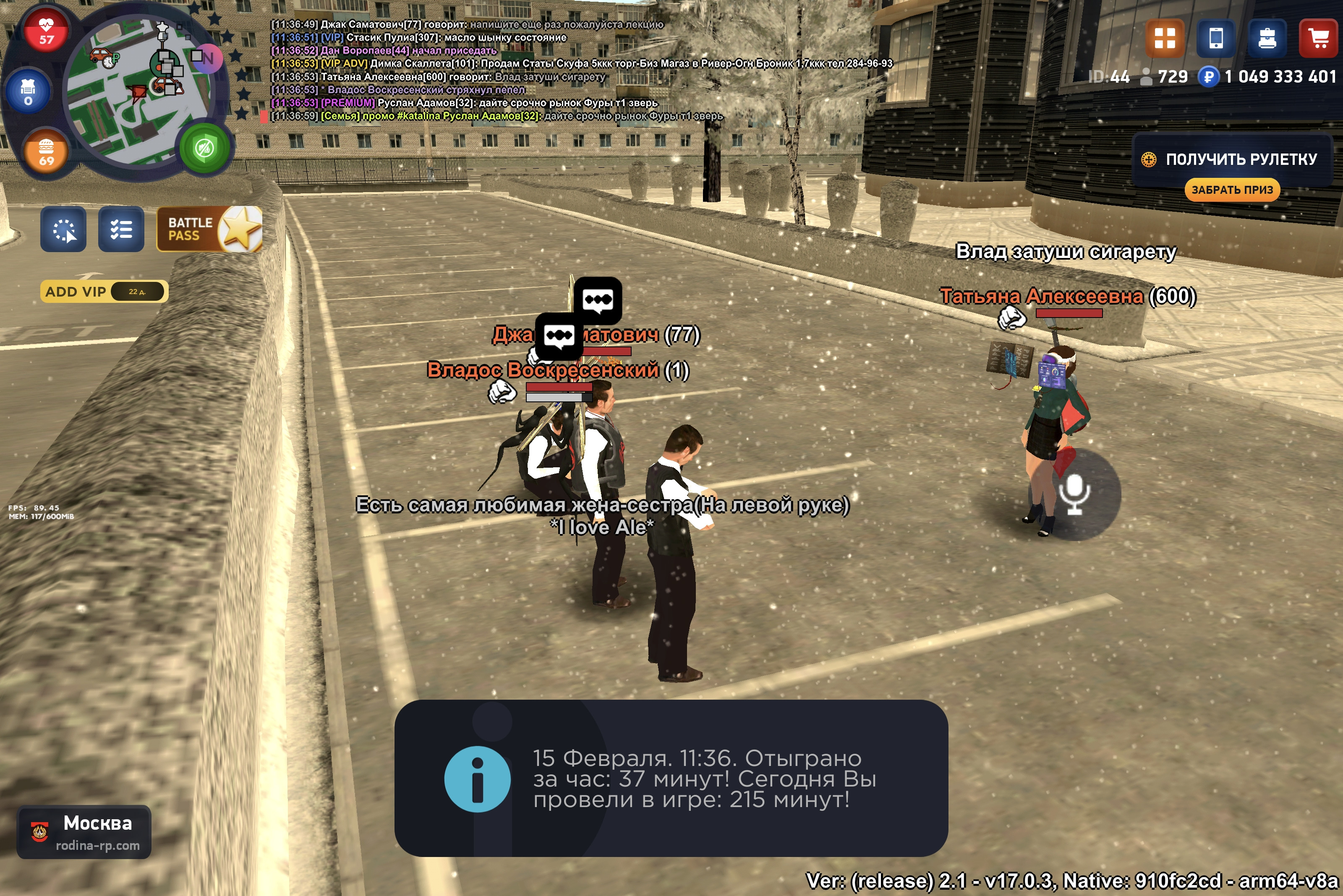Claim prize with ЗАБРАТЬ ПРИЗ button
1343x896 pixels.
[x=1231, y=190]
